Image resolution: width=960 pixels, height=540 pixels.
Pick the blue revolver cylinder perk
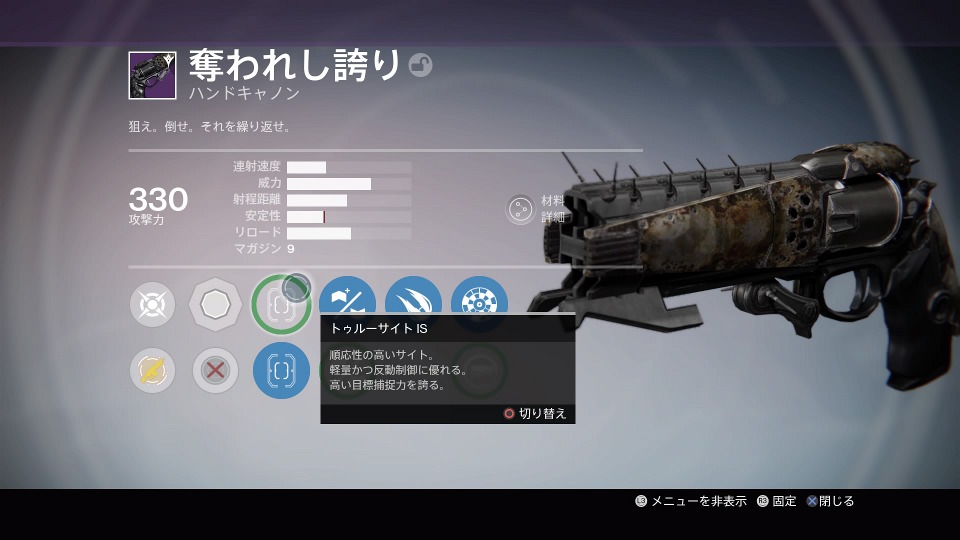pos(479,302)
